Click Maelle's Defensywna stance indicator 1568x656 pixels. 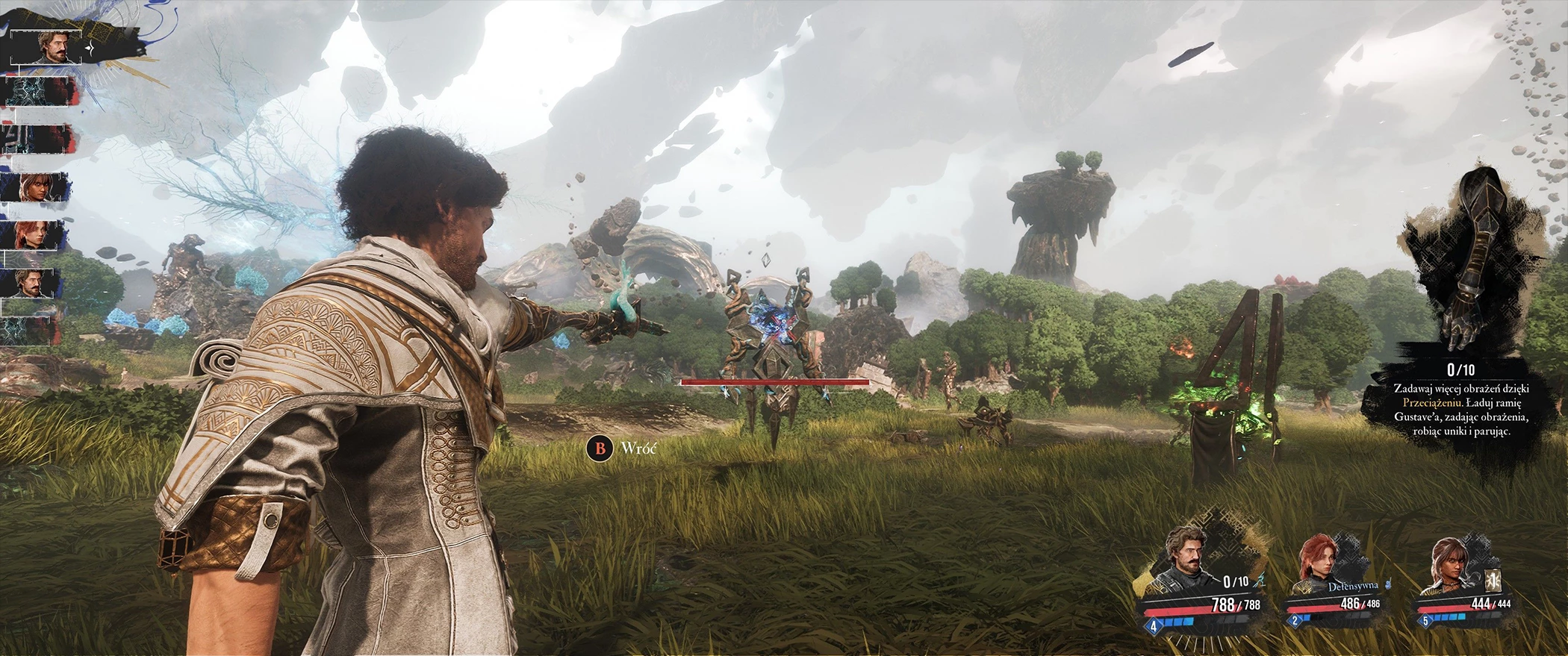coord(1353,587)
